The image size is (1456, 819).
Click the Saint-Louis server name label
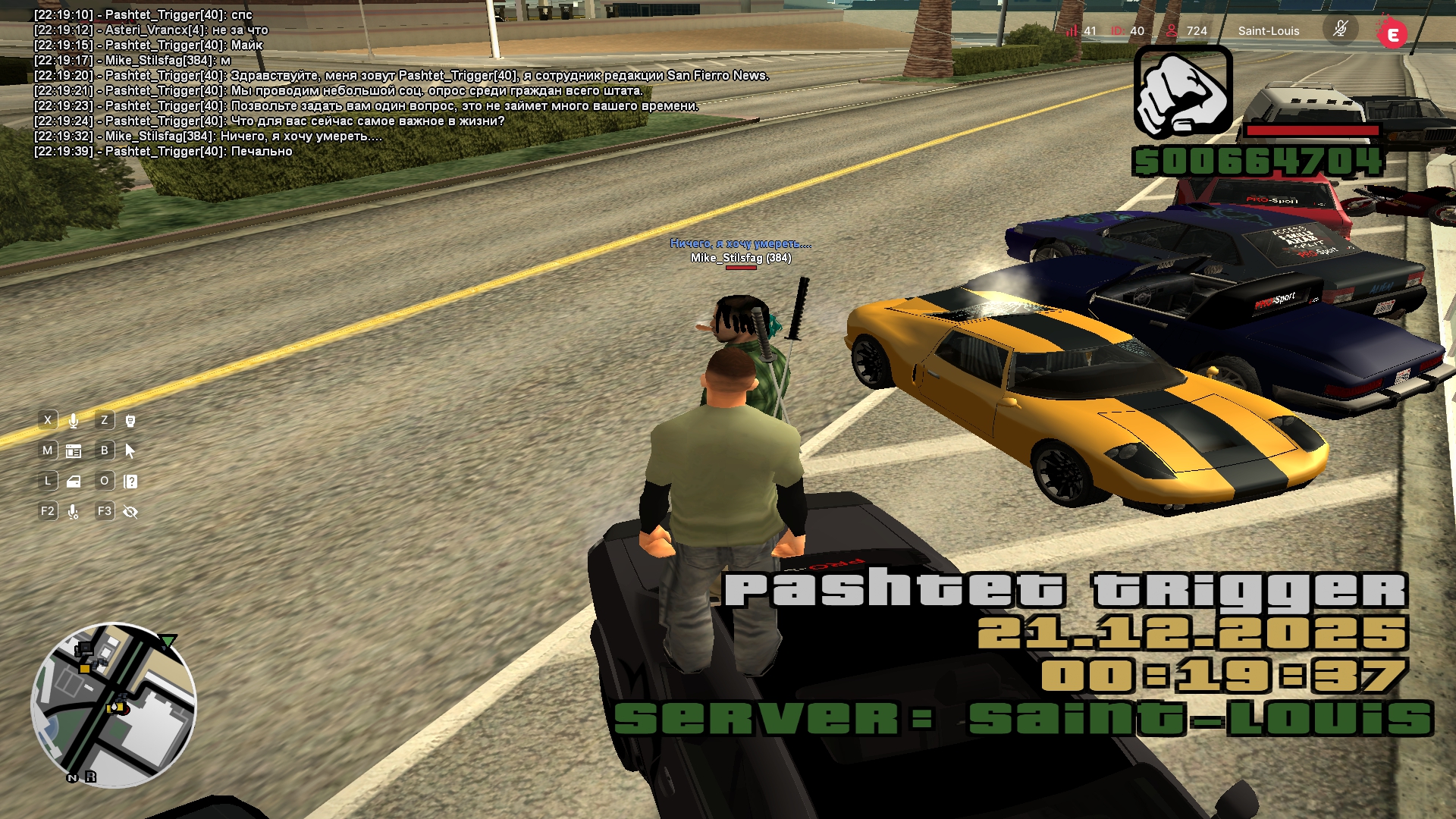[1268, 31]
